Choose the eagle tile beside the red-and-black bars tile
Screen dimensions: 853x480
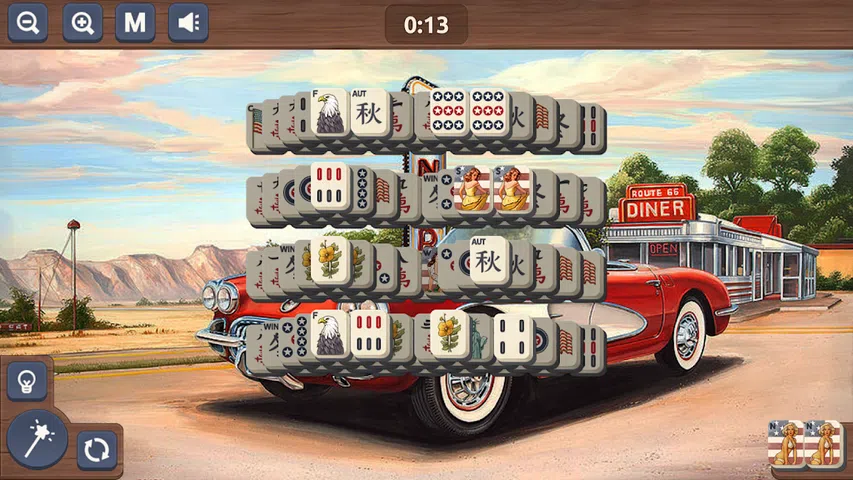[x=329, y=333]
